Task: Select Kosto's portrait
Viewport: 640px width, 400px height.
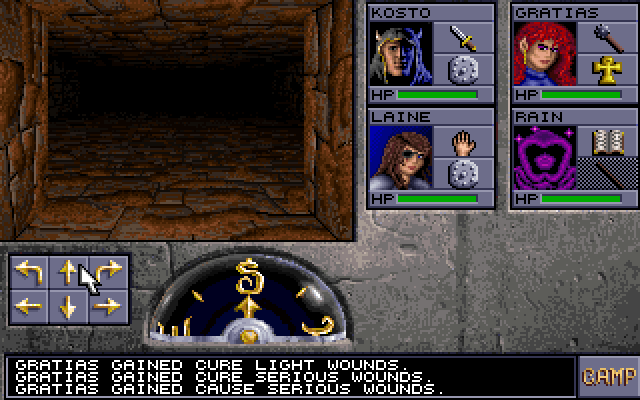Action: coord(400,54)
